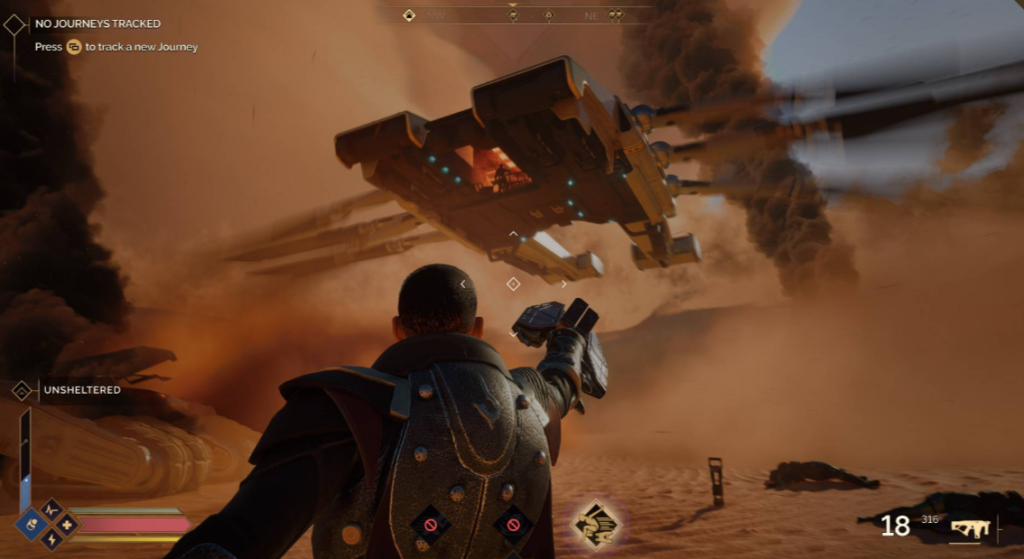Click the health cross status diamond

pyautogui.click(x=67, y=524)
